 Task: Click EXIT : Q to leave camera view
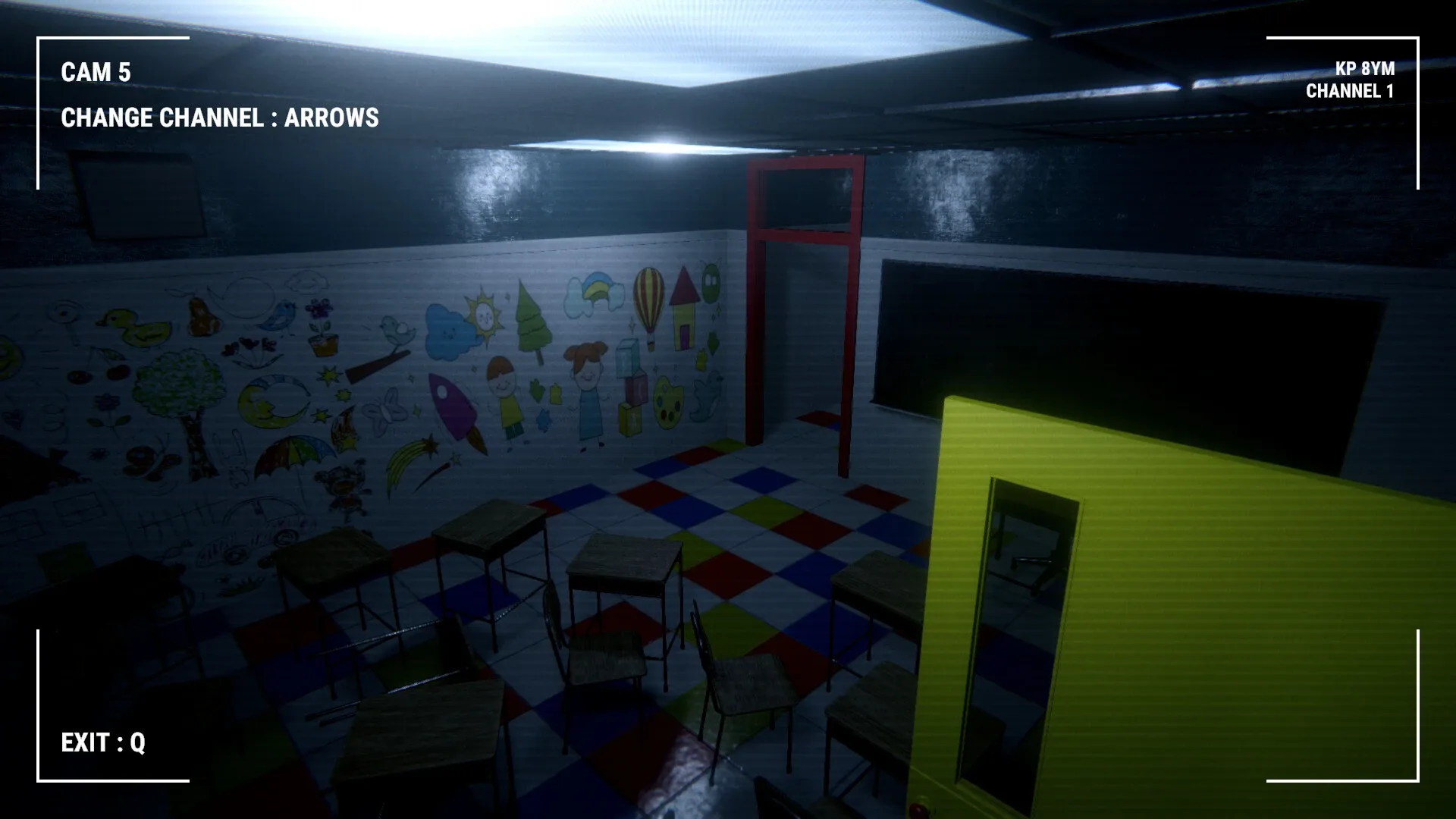(x=102, y=744)
